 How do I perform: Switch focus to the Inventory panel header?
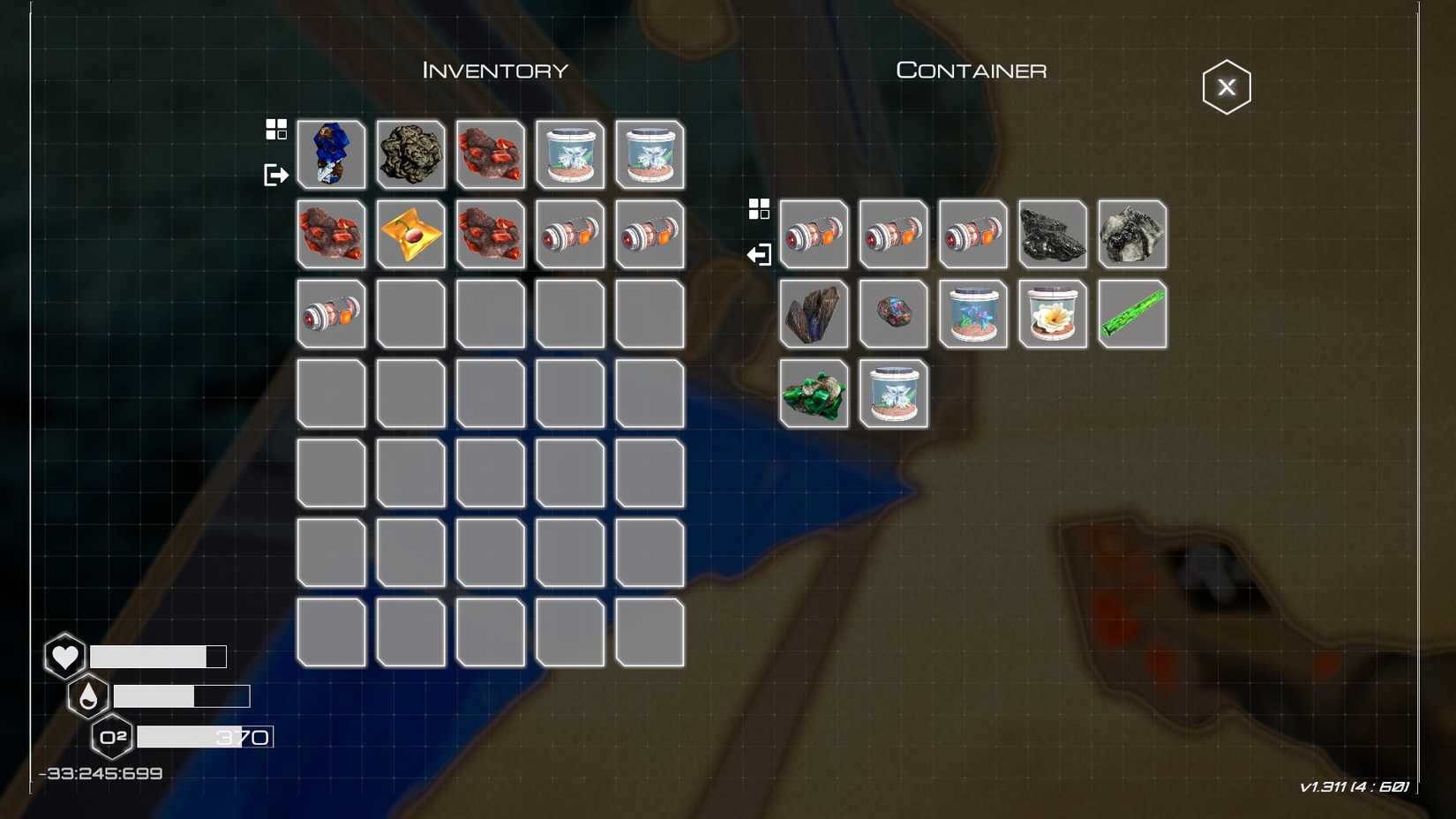pyautogui.click(x=494, y=70)
